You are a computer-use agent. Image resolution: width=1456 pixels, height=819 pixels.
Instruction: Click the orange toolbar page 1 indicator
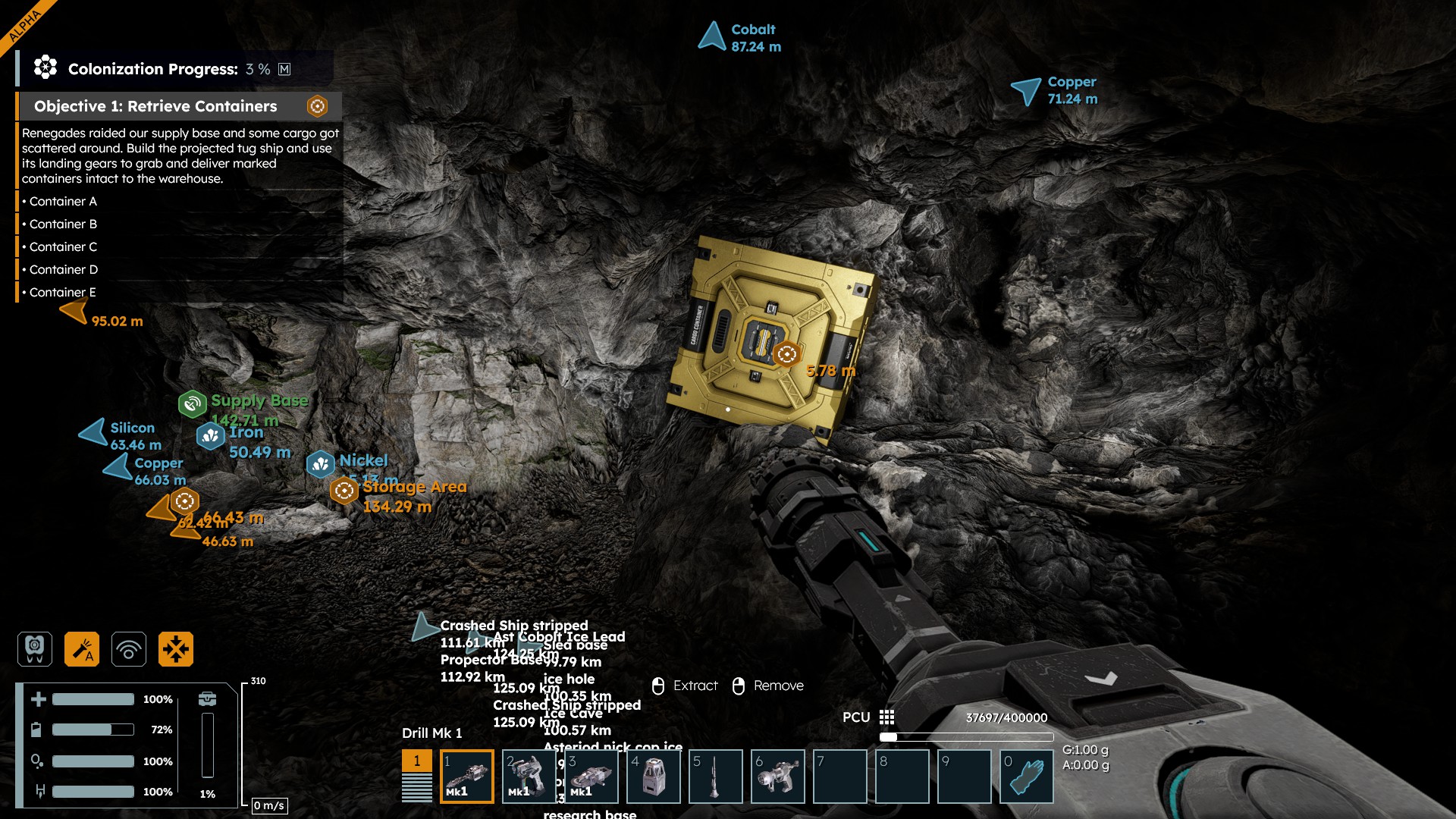coord(416,761)
